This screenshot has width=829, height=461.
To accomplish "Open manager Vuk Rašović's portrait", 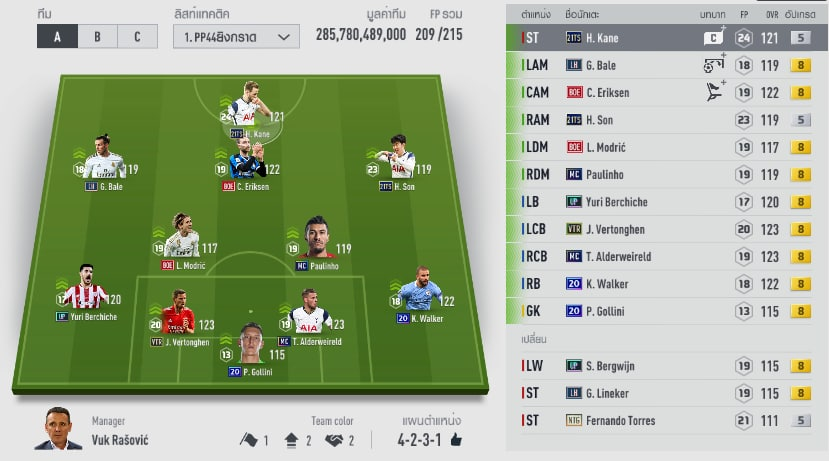I will click(59, 430).
